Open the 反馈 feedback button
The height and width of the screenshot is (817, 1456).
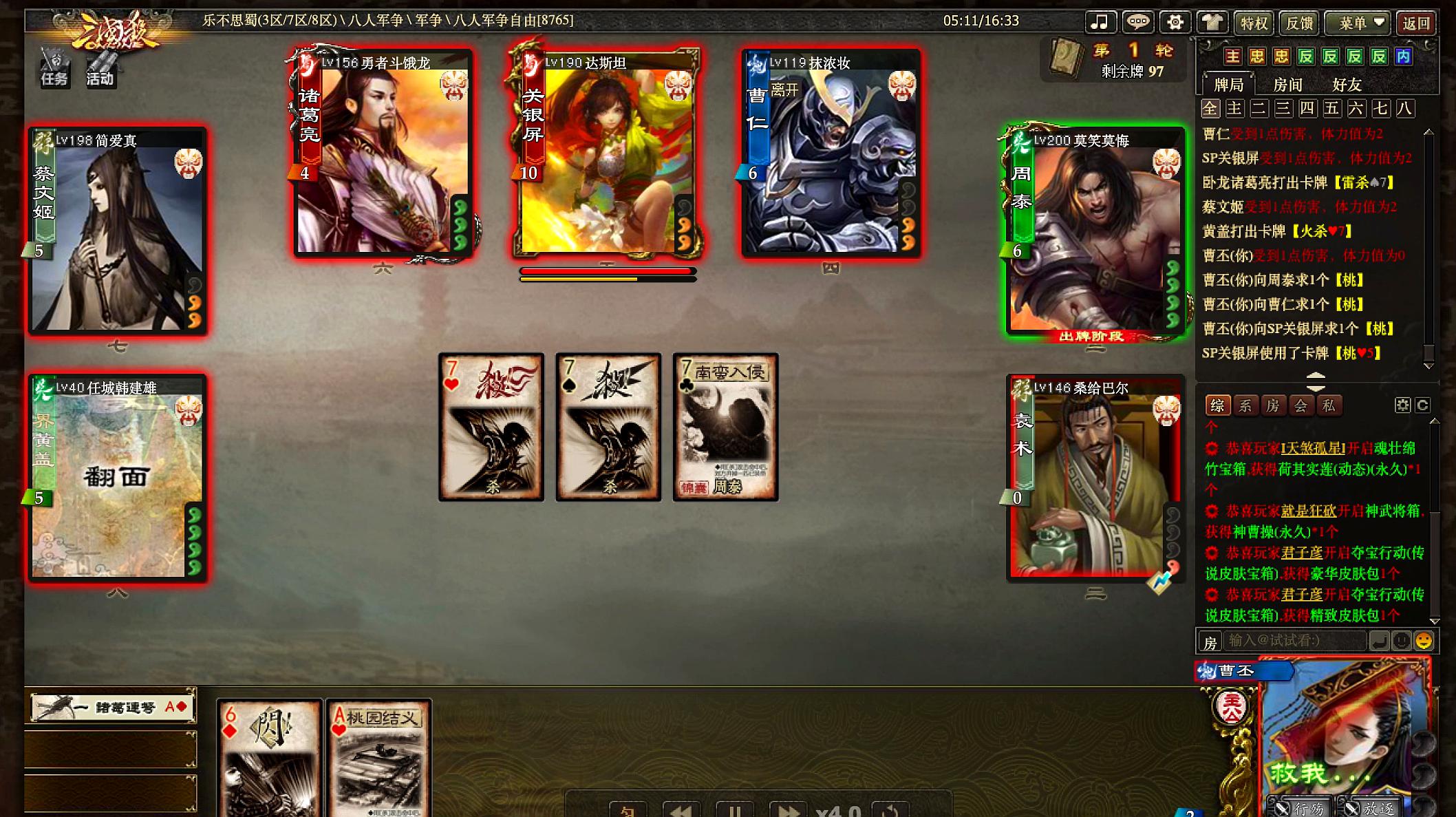pos(1299,23)
